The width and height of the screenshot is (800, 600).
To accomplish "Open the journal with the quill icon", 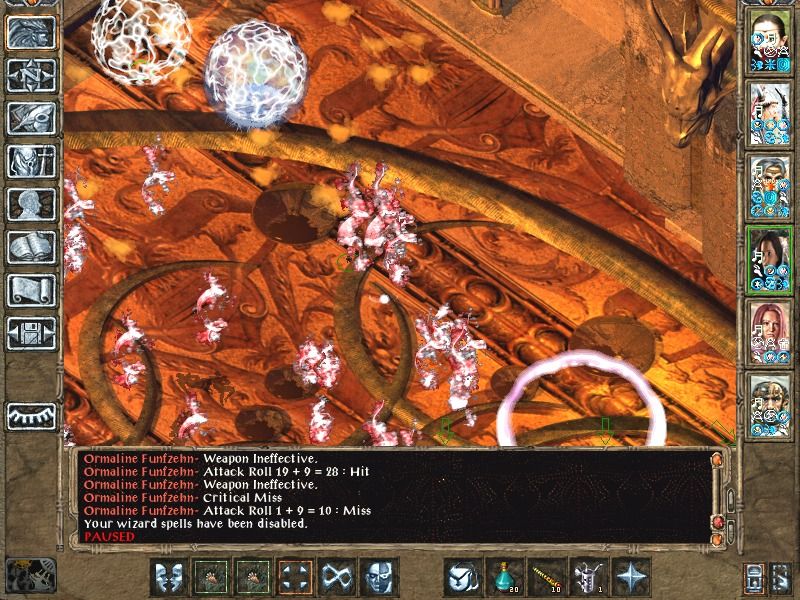I will coord(30,118).
